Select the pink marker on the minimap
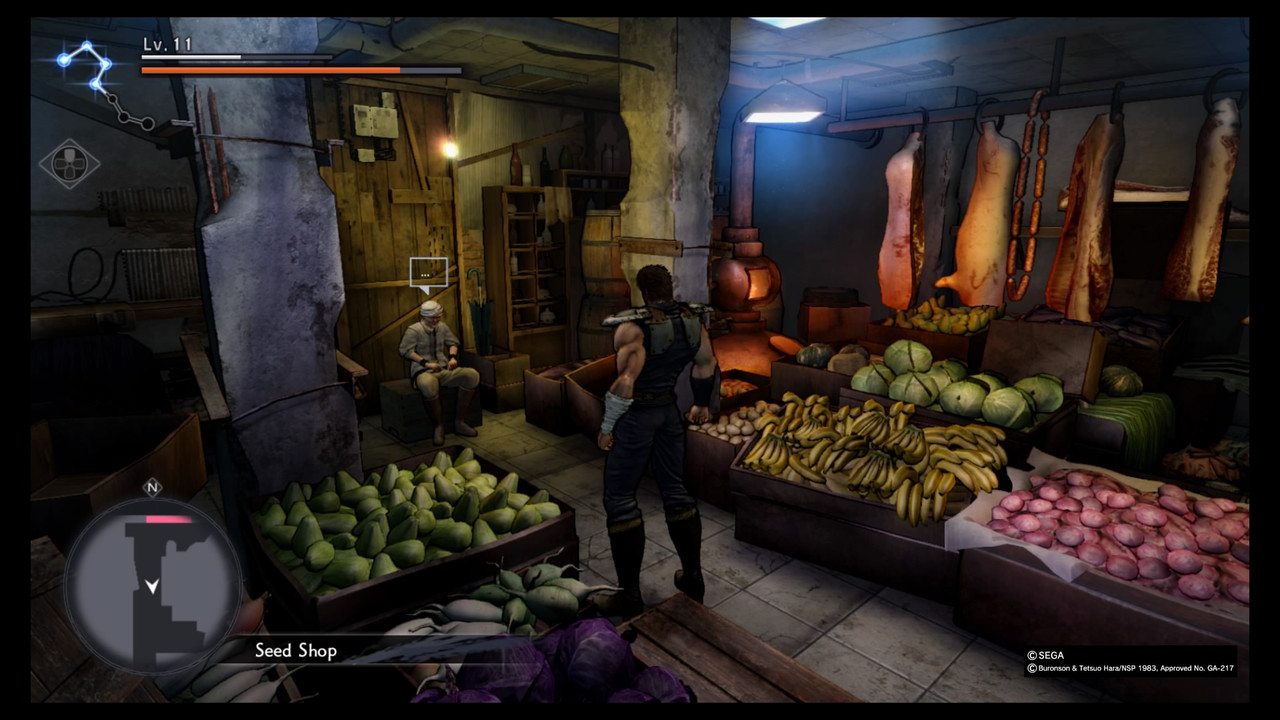The width and height of the screenshot is (1280, 720). pyautogui.click(x=168, y=519)
